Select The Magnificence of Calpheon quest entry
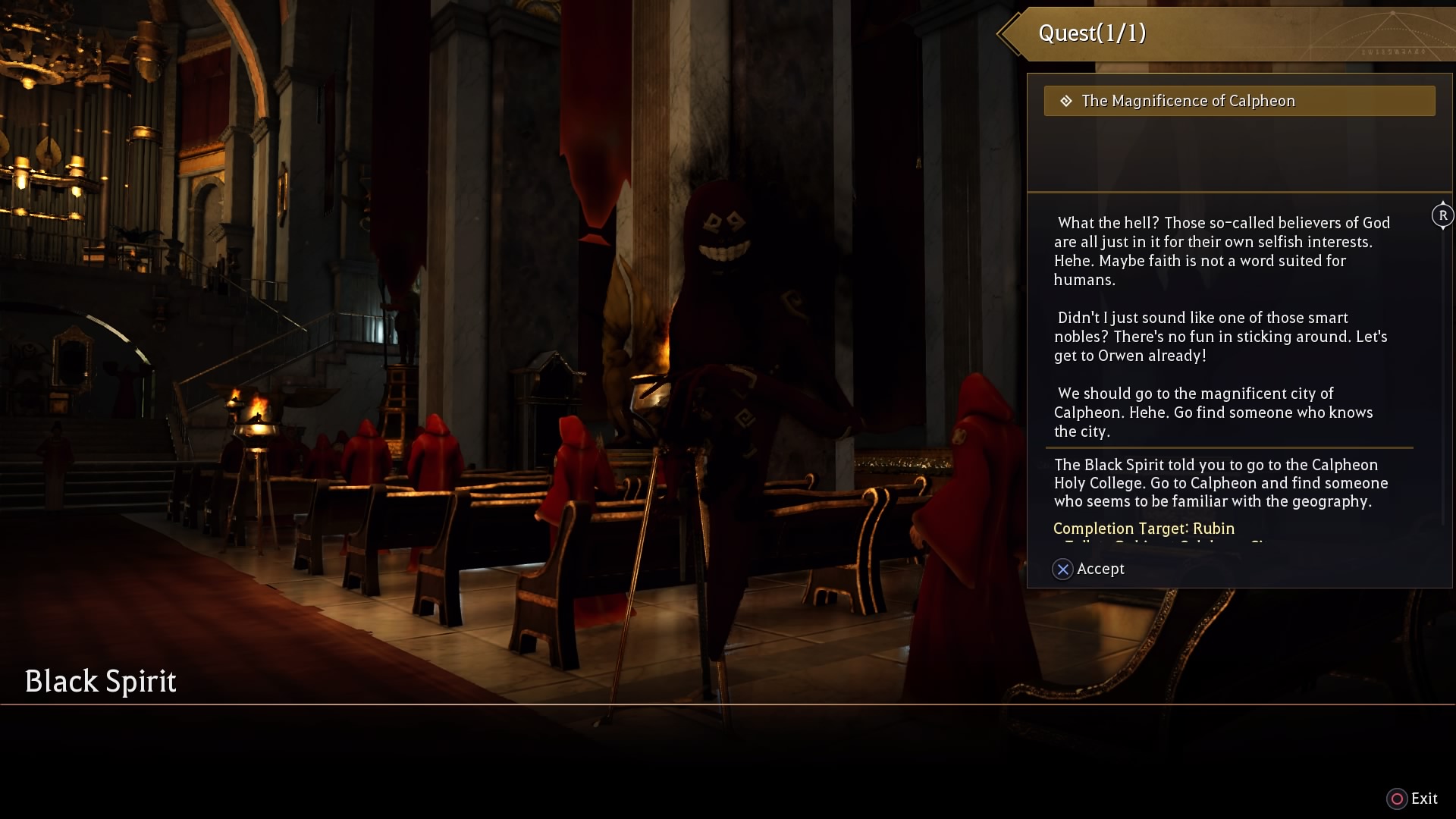 coord(1238,101)
